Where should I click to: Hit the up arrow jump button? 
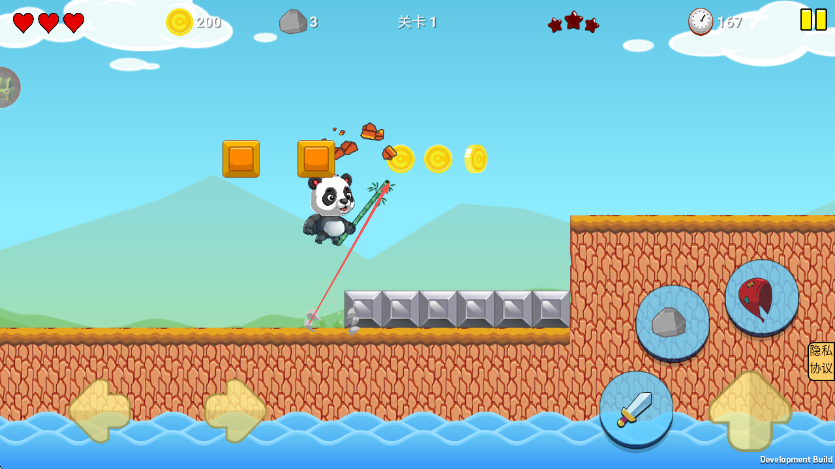(x=750, y=410)
